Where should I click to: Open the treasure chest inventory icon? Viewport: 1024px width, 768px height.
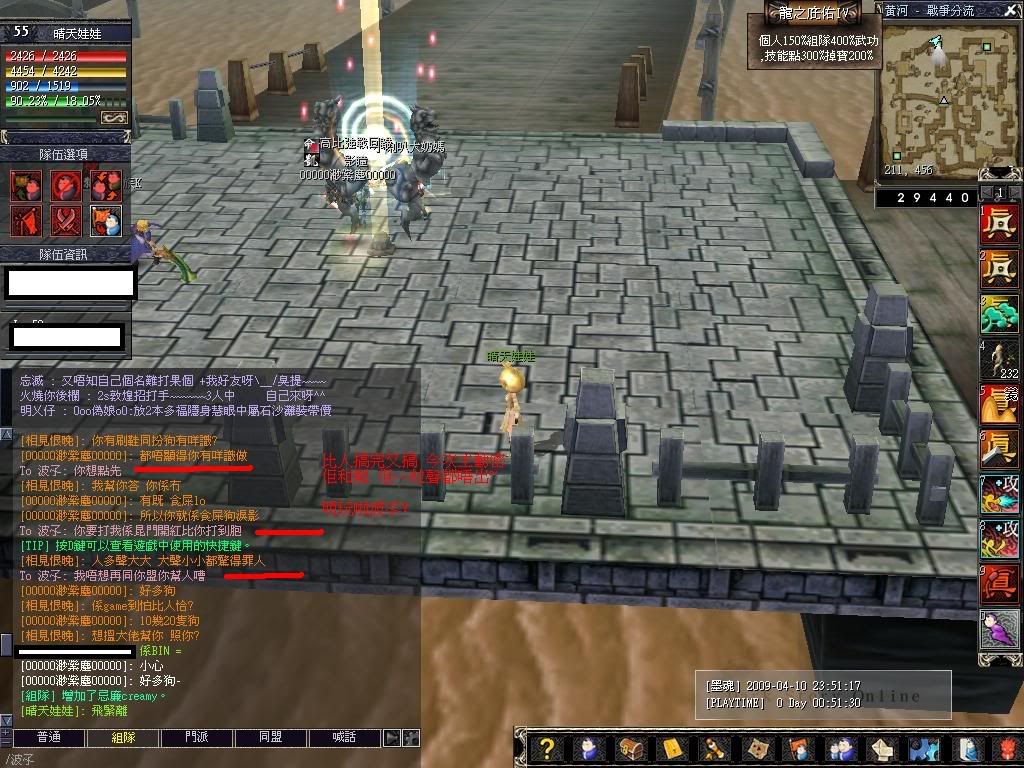coord(629,748)
